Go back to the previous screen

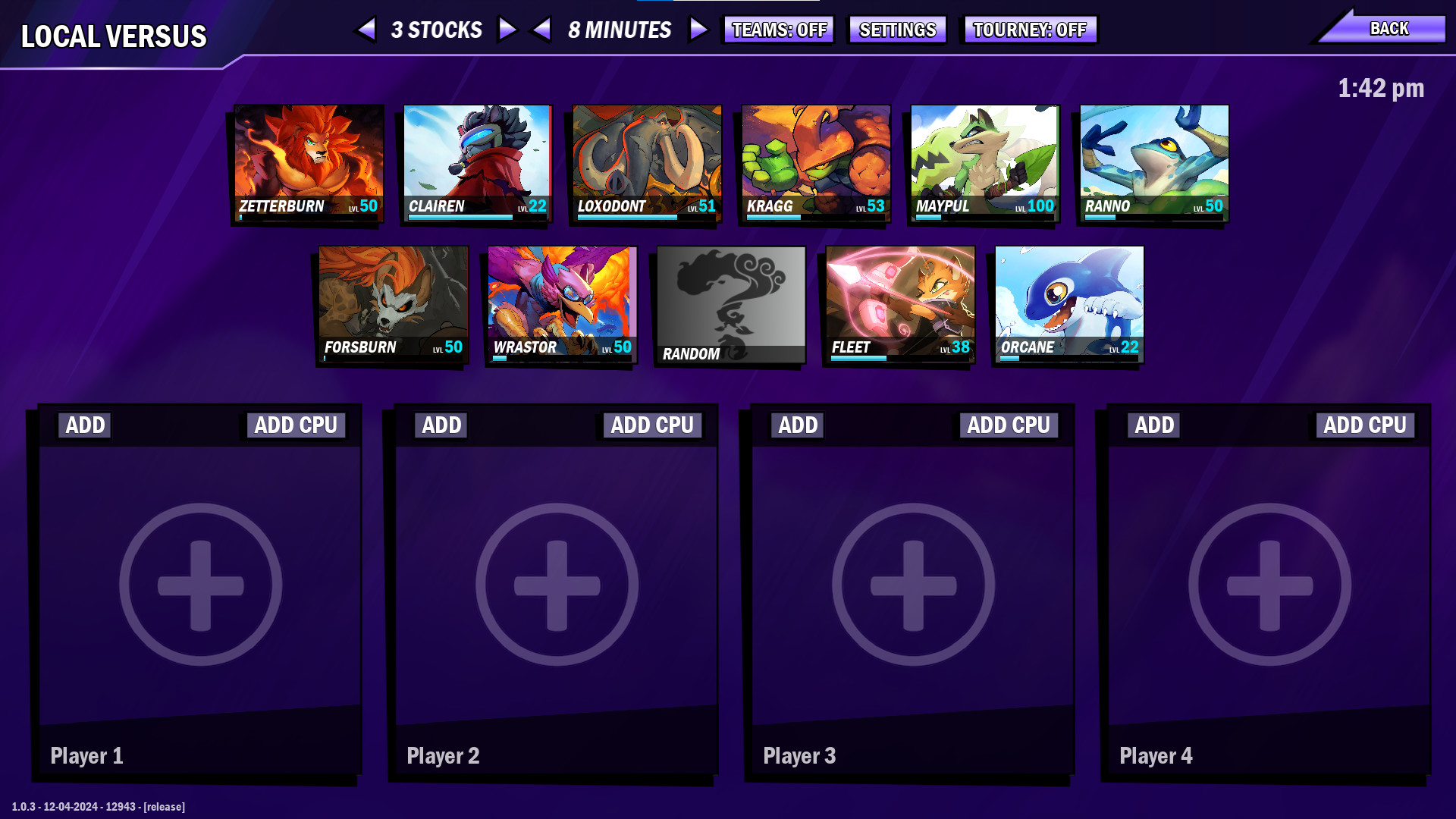pyautogui.click(x=1389, y=27)
